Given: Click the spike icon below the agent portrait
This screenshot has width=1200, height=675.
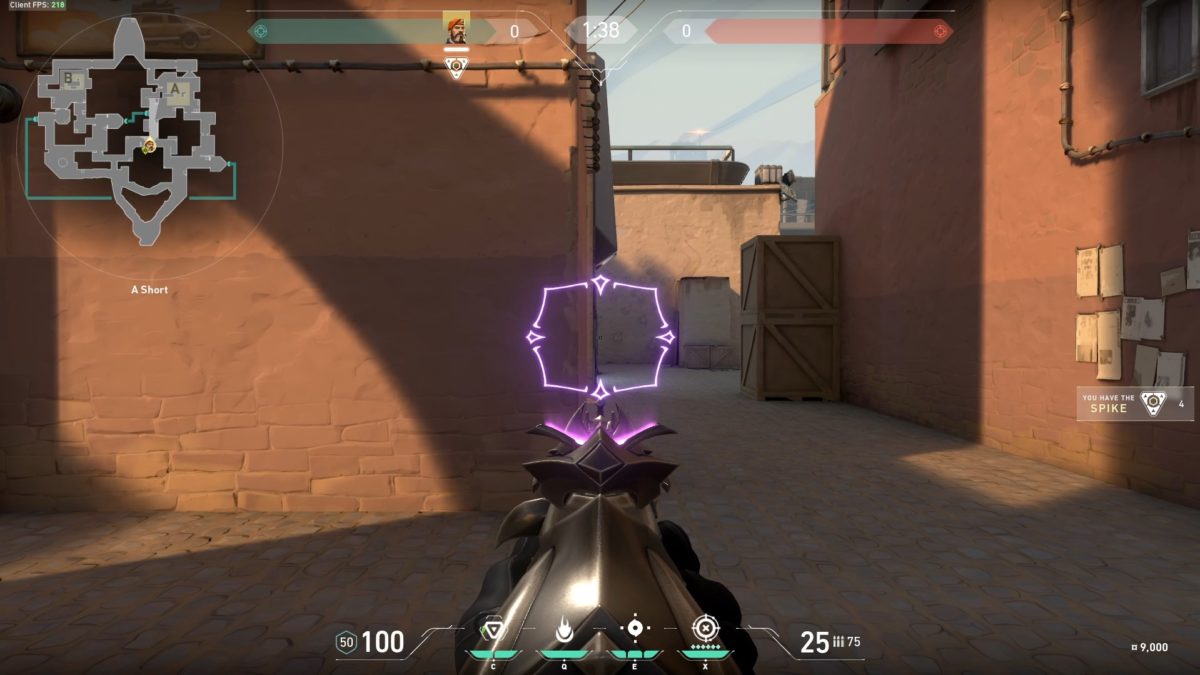Looking at the screenshot, I should tap(456, 68).
